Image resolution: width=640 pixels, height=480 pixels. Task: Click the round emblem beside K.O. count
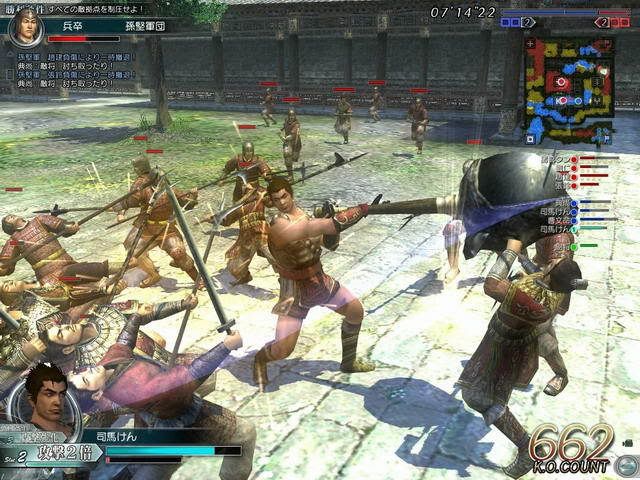click(x=626, y=465)
